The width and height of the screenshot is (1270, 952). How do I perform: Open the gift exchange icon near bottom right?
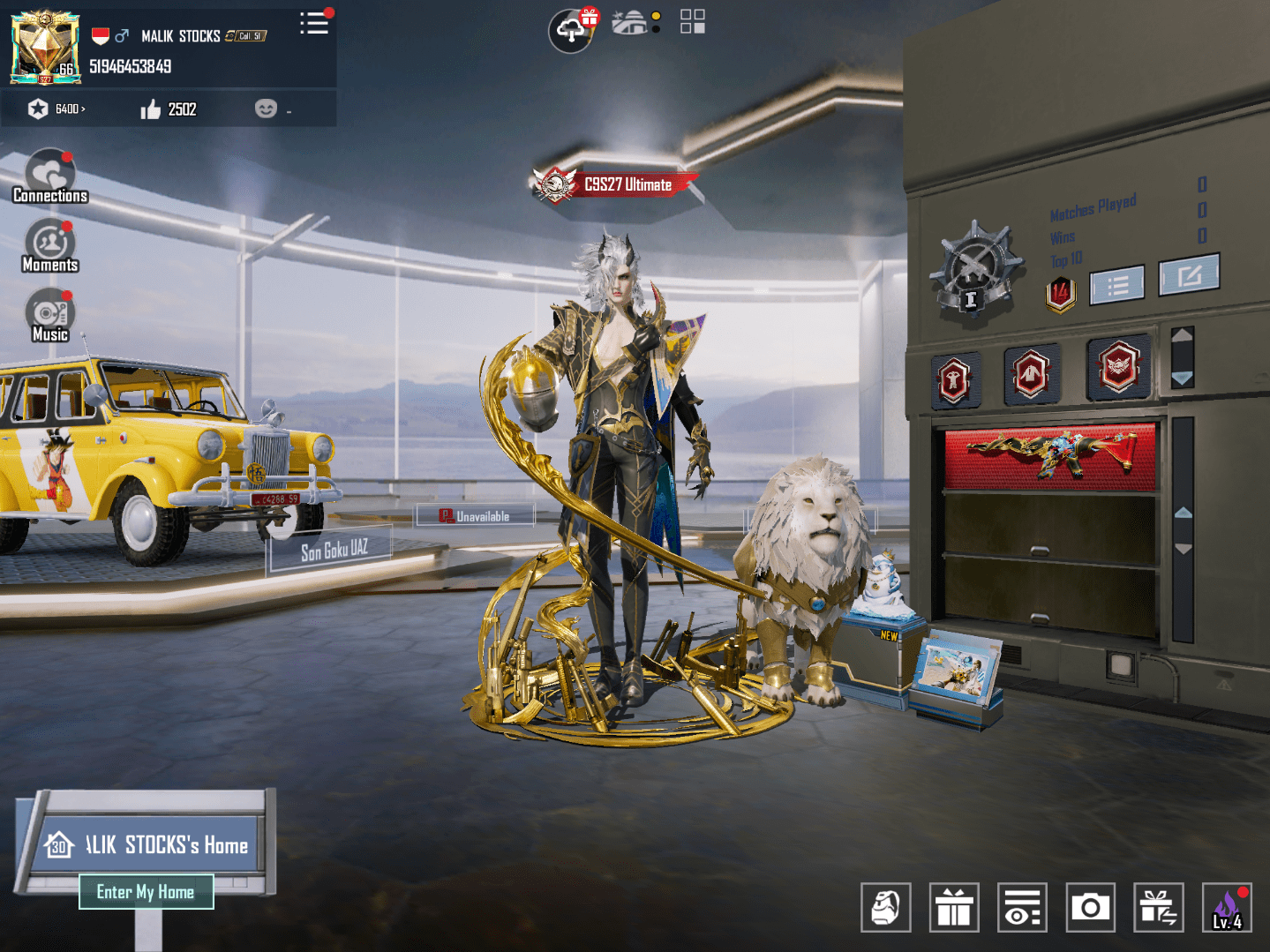coord(1158,907)
